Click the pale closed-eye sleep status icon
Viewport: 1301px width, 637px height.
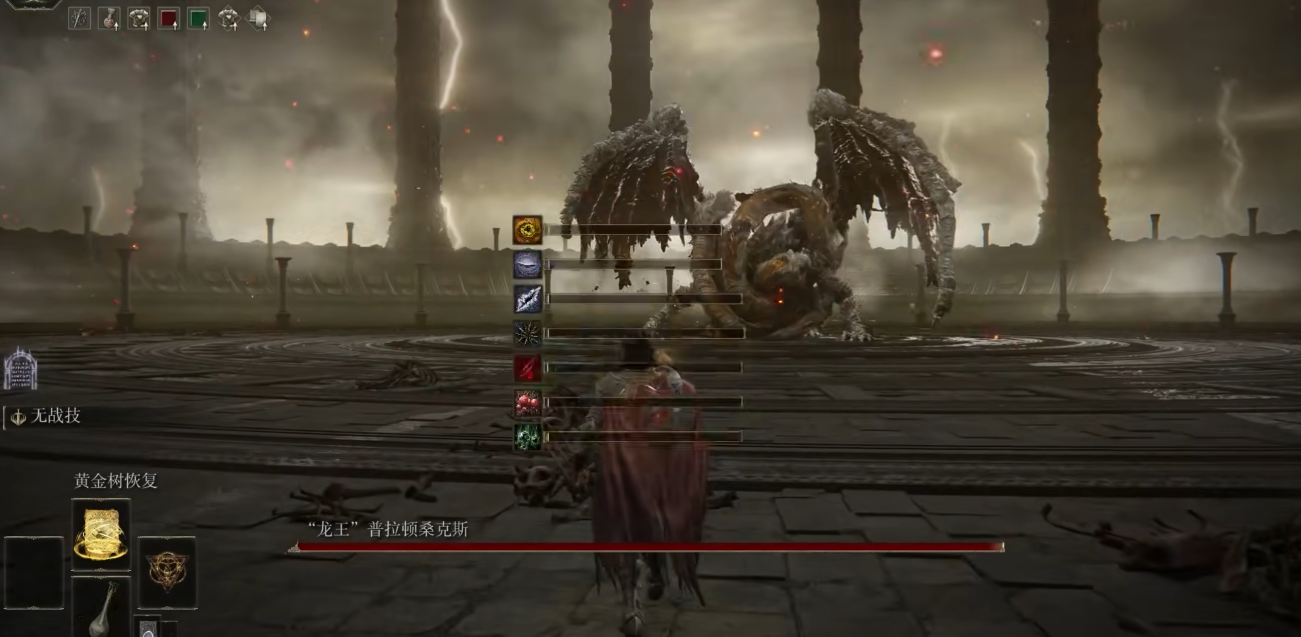[x=528, y=264]
